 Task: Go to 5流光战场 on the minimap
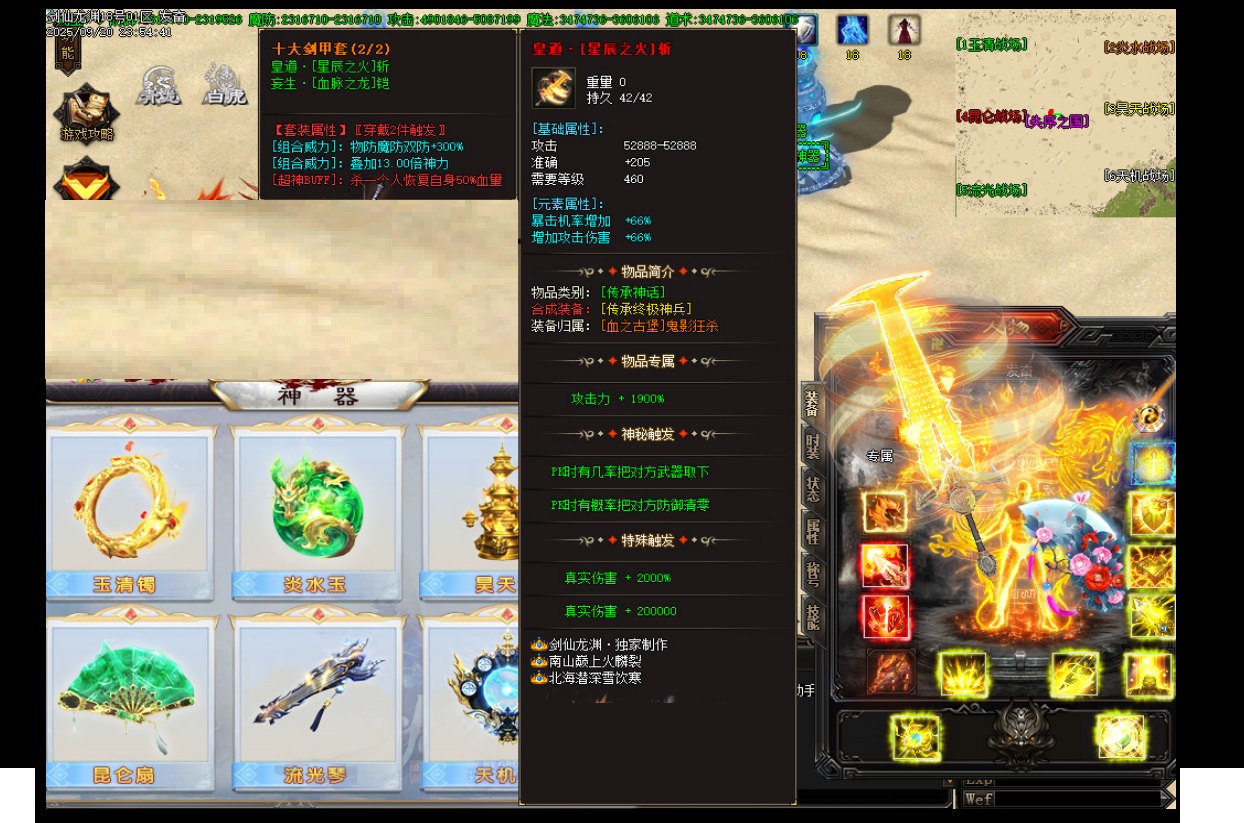(x=992, y=190)
